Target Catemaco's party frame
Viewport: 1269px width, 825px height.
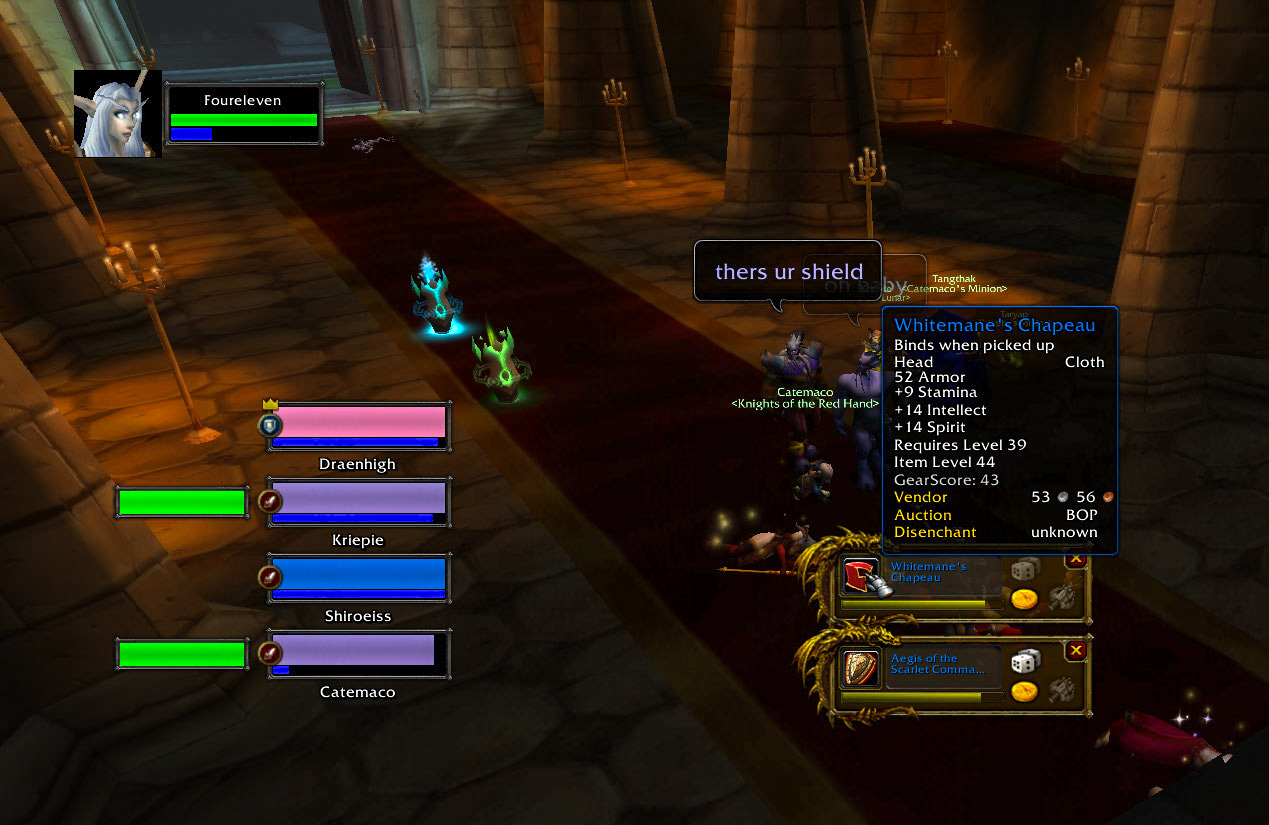coord(359,654)
